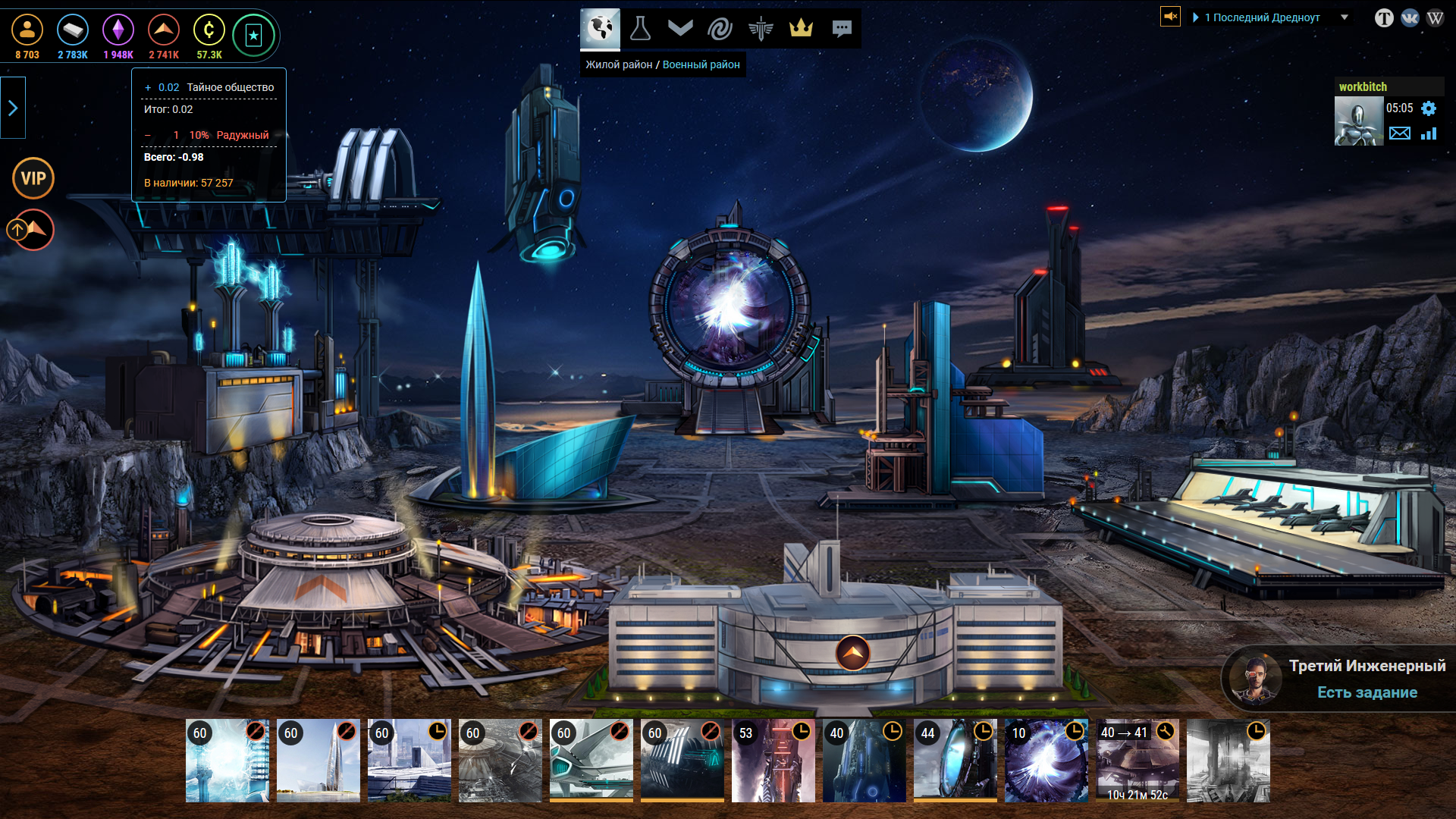
Task: Open the mail envelope icon
Action: [x=1400, y=133]
